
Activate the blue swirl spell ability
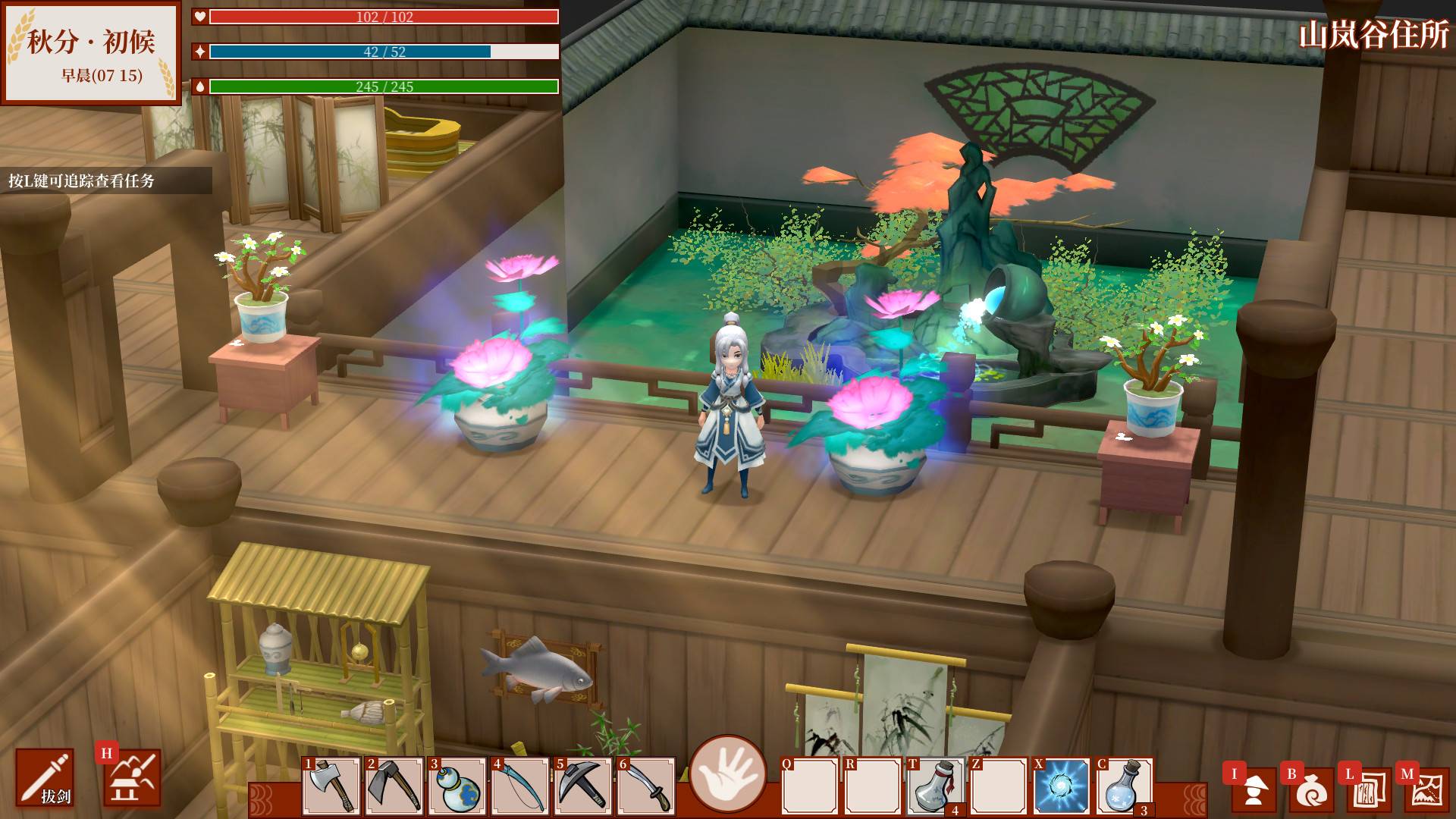point(1062,786)
